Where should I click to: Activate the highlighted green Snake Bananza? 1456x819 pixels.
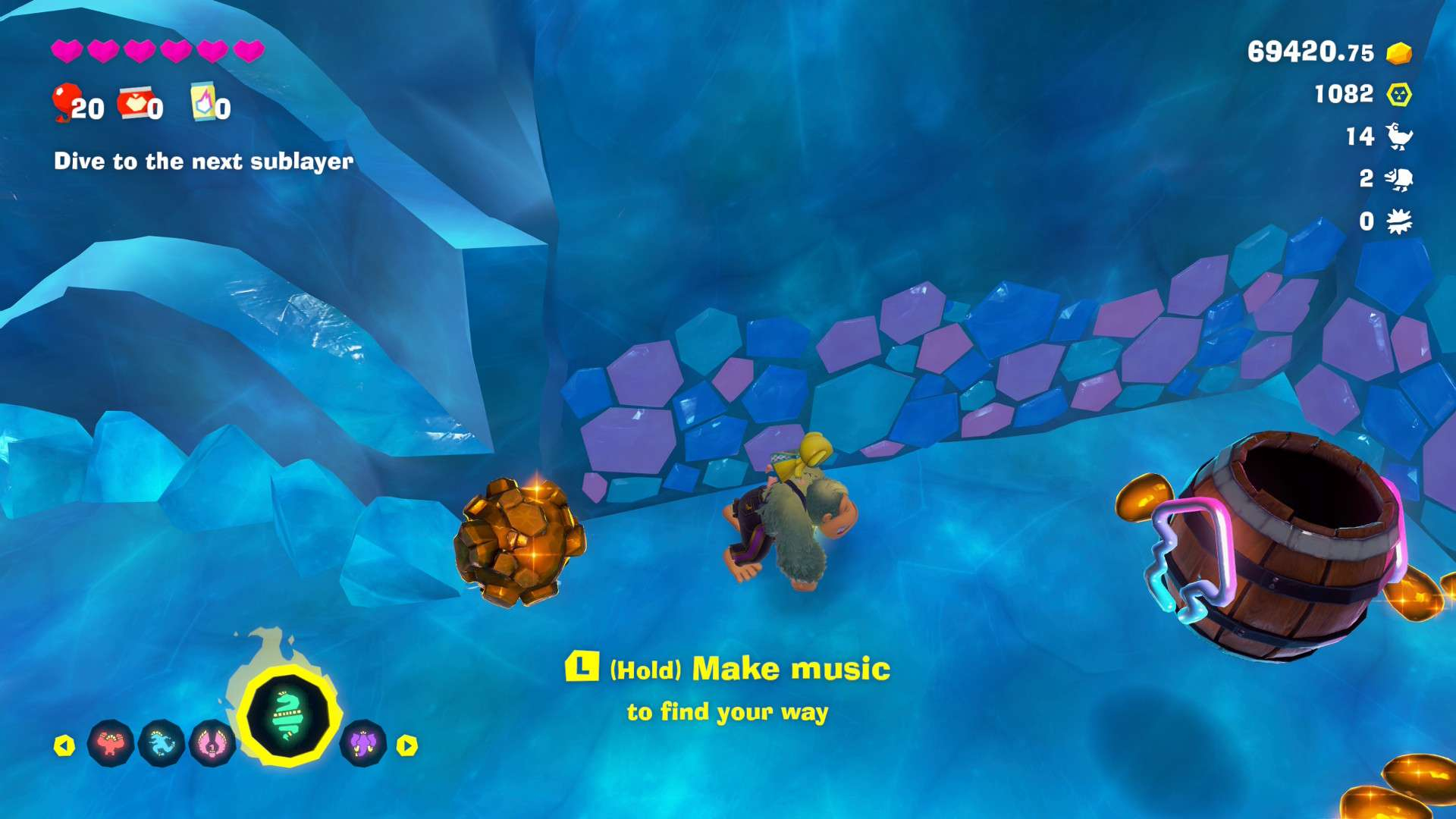pyautogui.click(x=288, y=716)
